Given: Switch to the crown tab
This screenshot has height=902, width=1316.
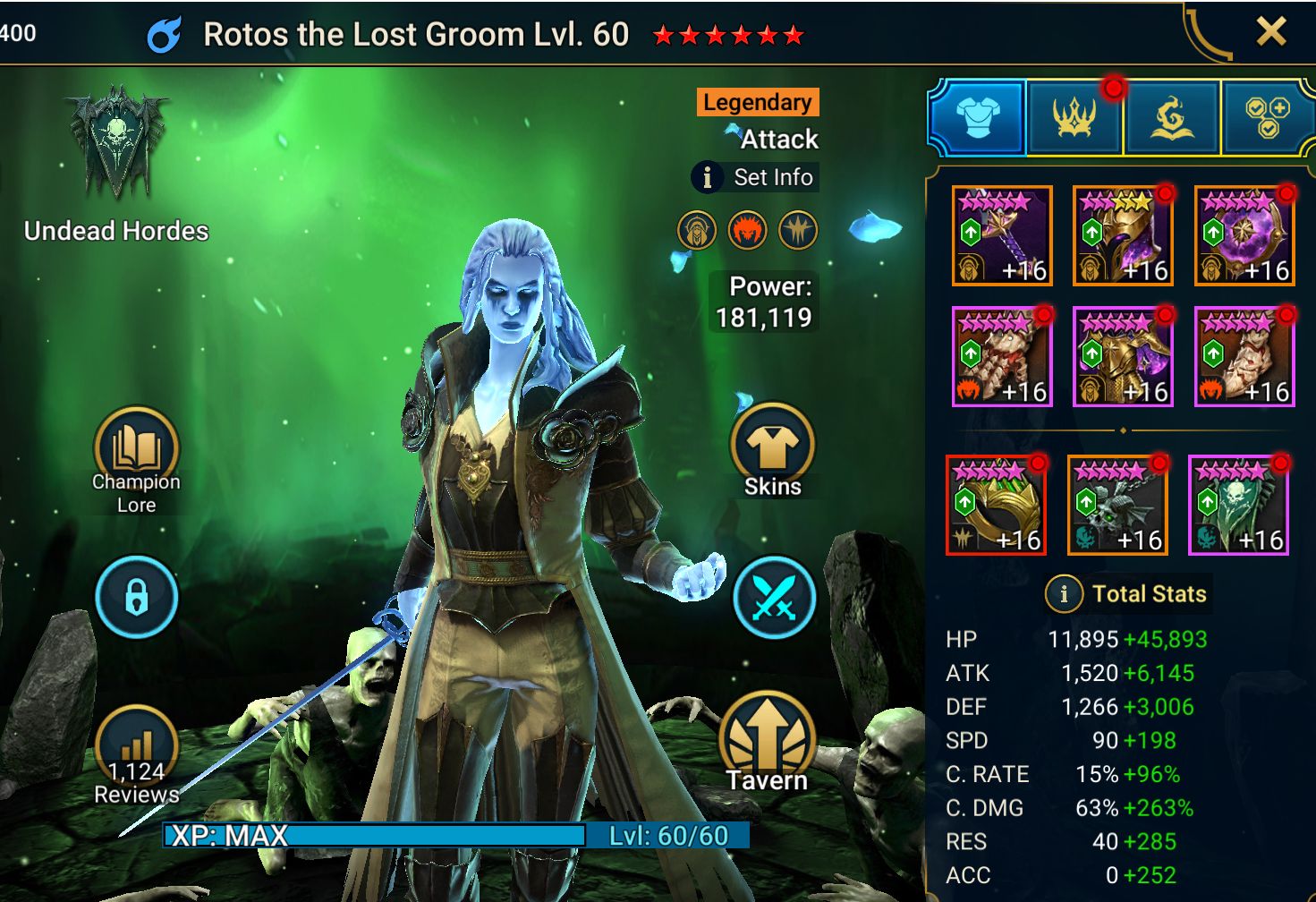Looking at the screenshot, I should pos(1074,117).
